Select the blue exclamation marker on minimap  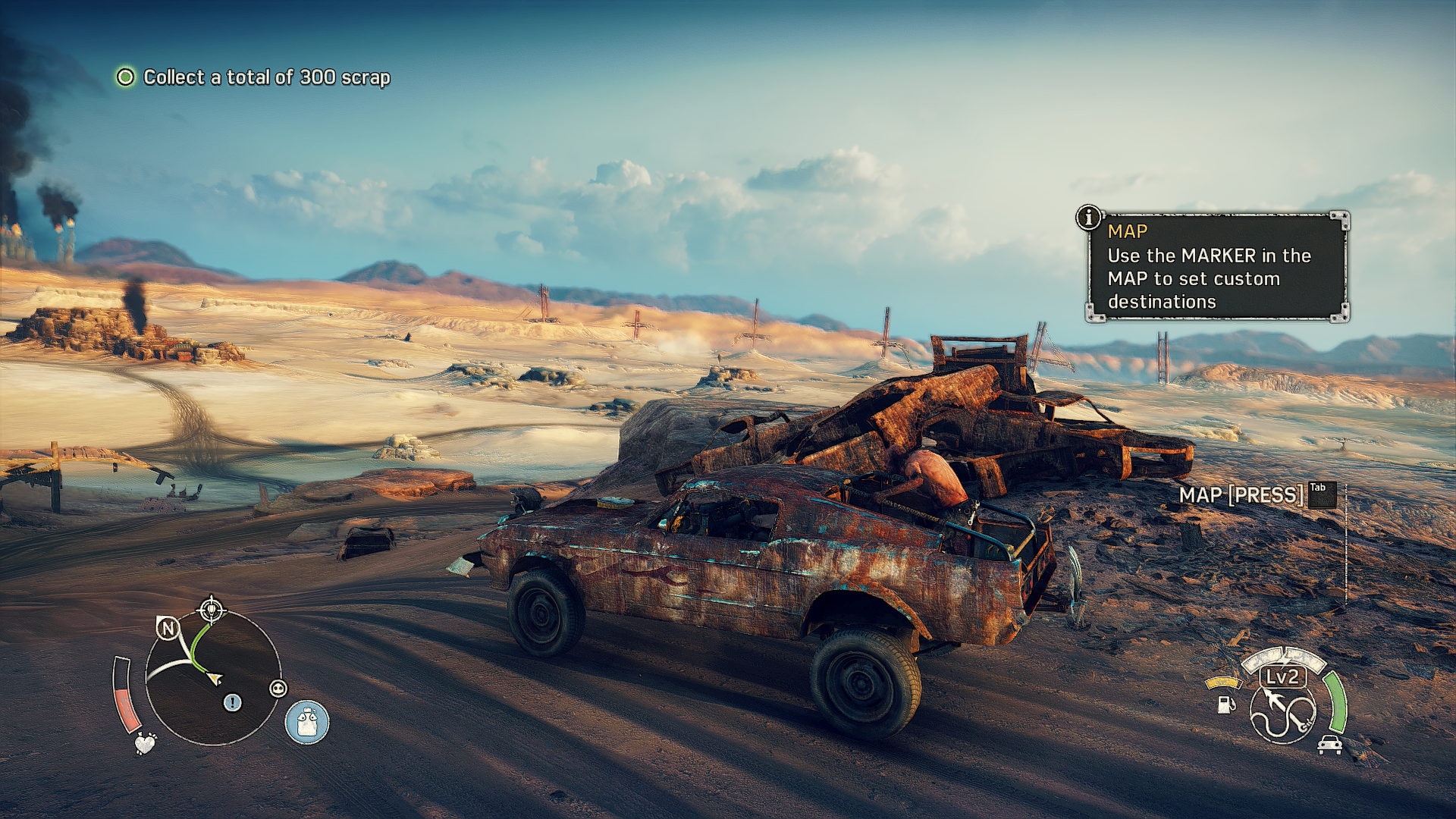[x=232, y=703]
